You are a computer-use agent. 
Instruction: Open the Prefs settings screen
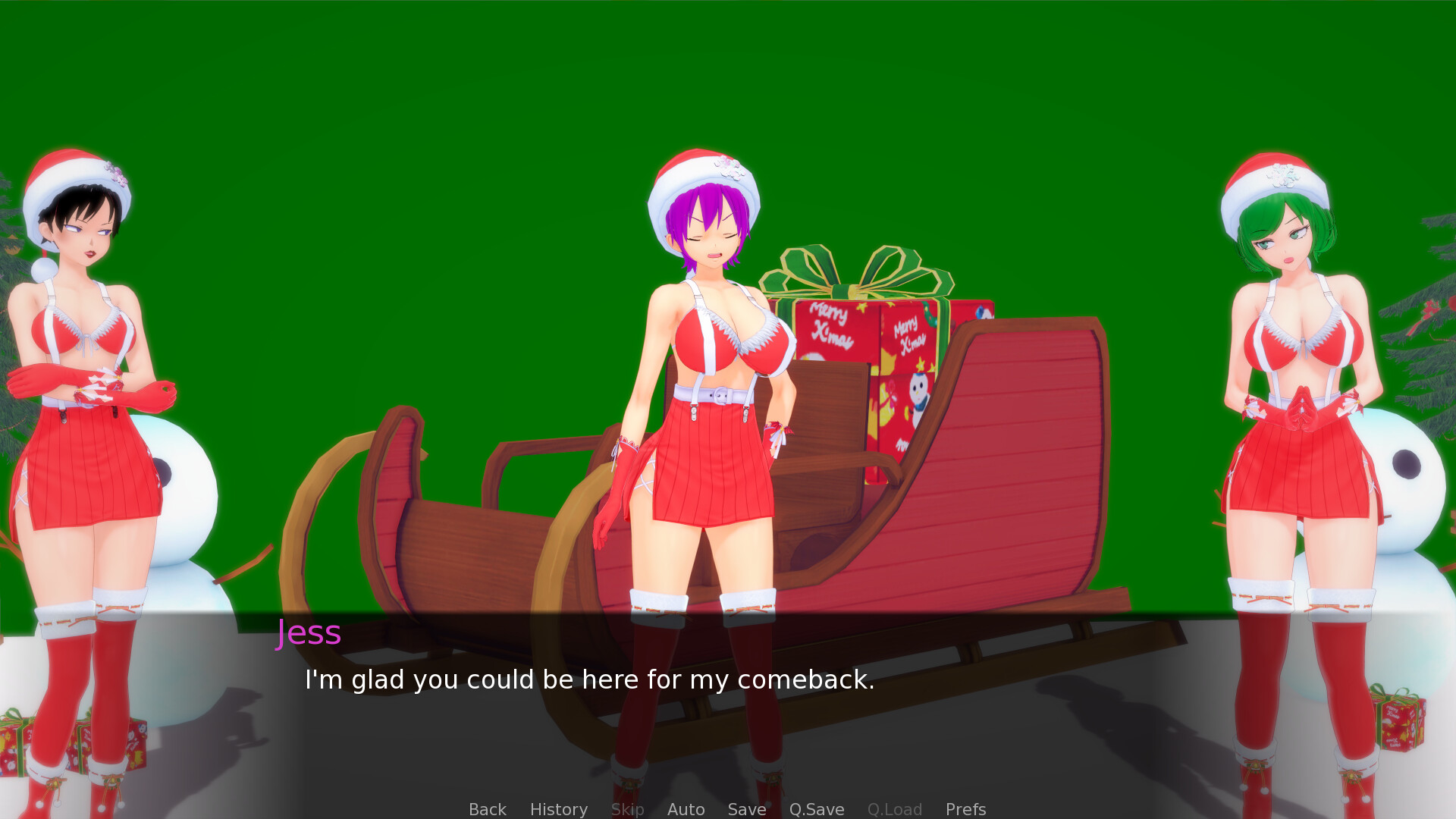[965, 809]
